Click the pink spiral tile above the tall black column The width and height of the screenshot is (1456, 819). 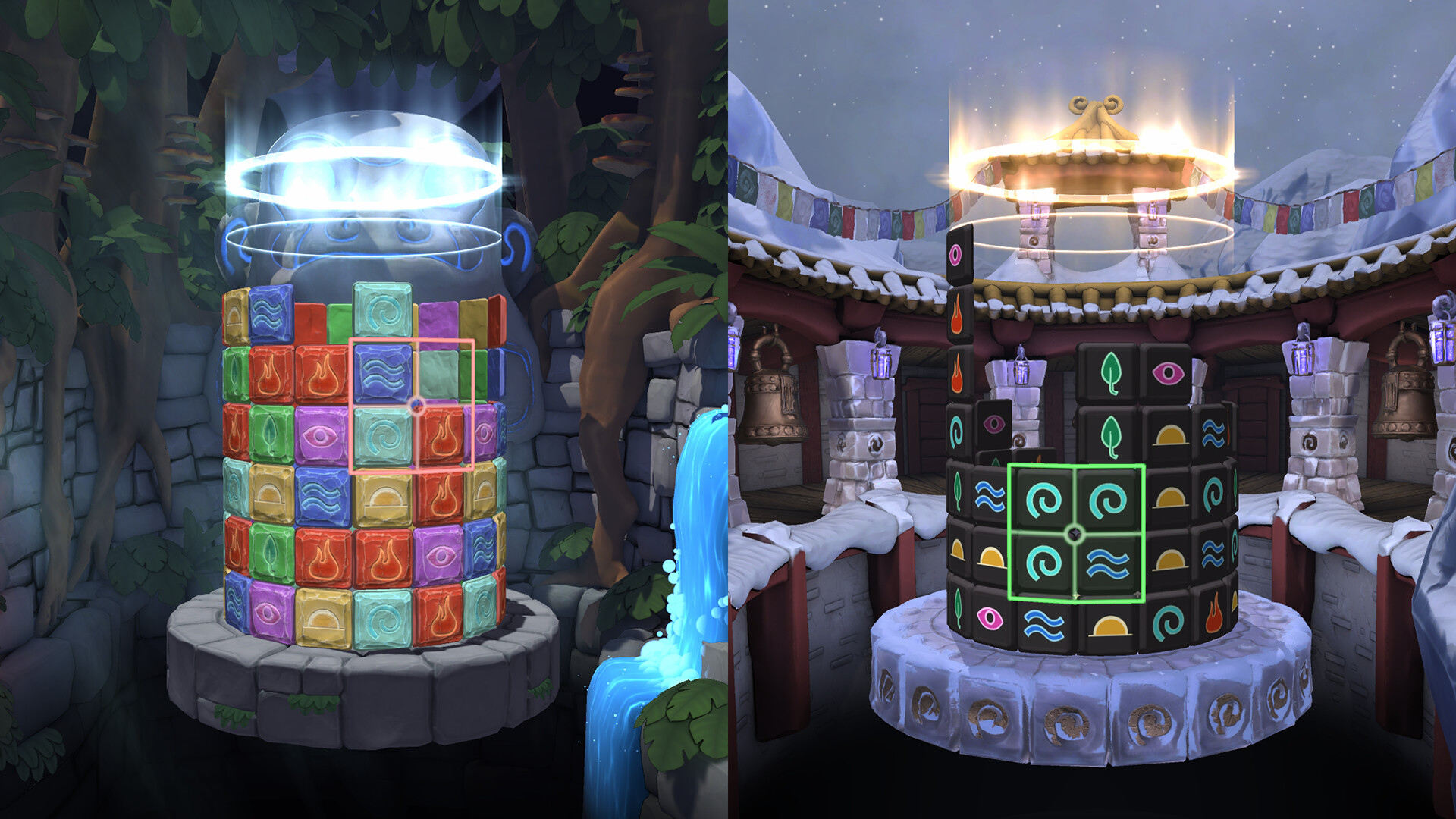pyautogui.click(x=954, y=254)
